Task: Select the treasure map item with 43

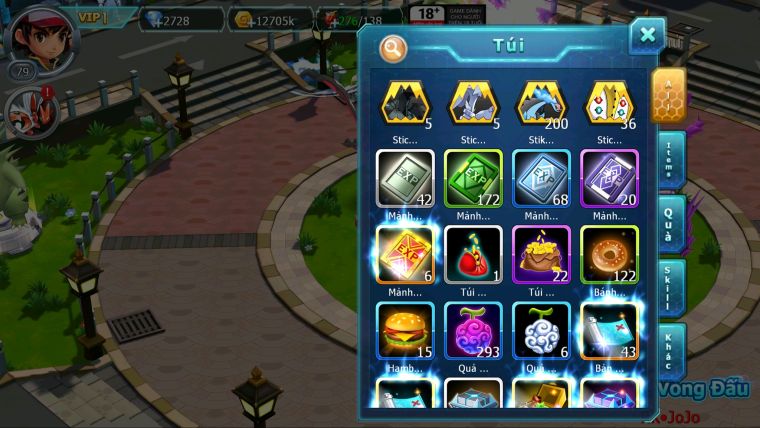Action: tap(609, 329)
